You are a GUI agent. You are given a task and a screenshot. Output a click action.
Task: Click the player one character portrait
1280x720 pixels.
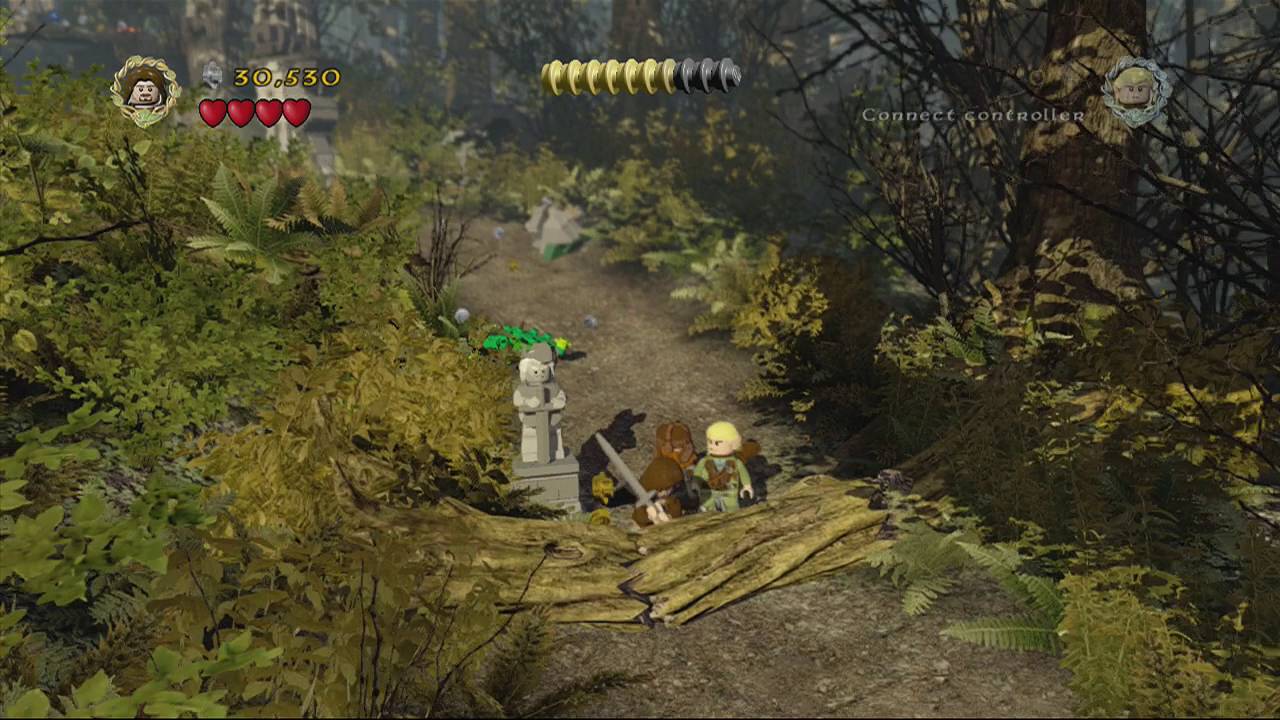pos(145,91)
